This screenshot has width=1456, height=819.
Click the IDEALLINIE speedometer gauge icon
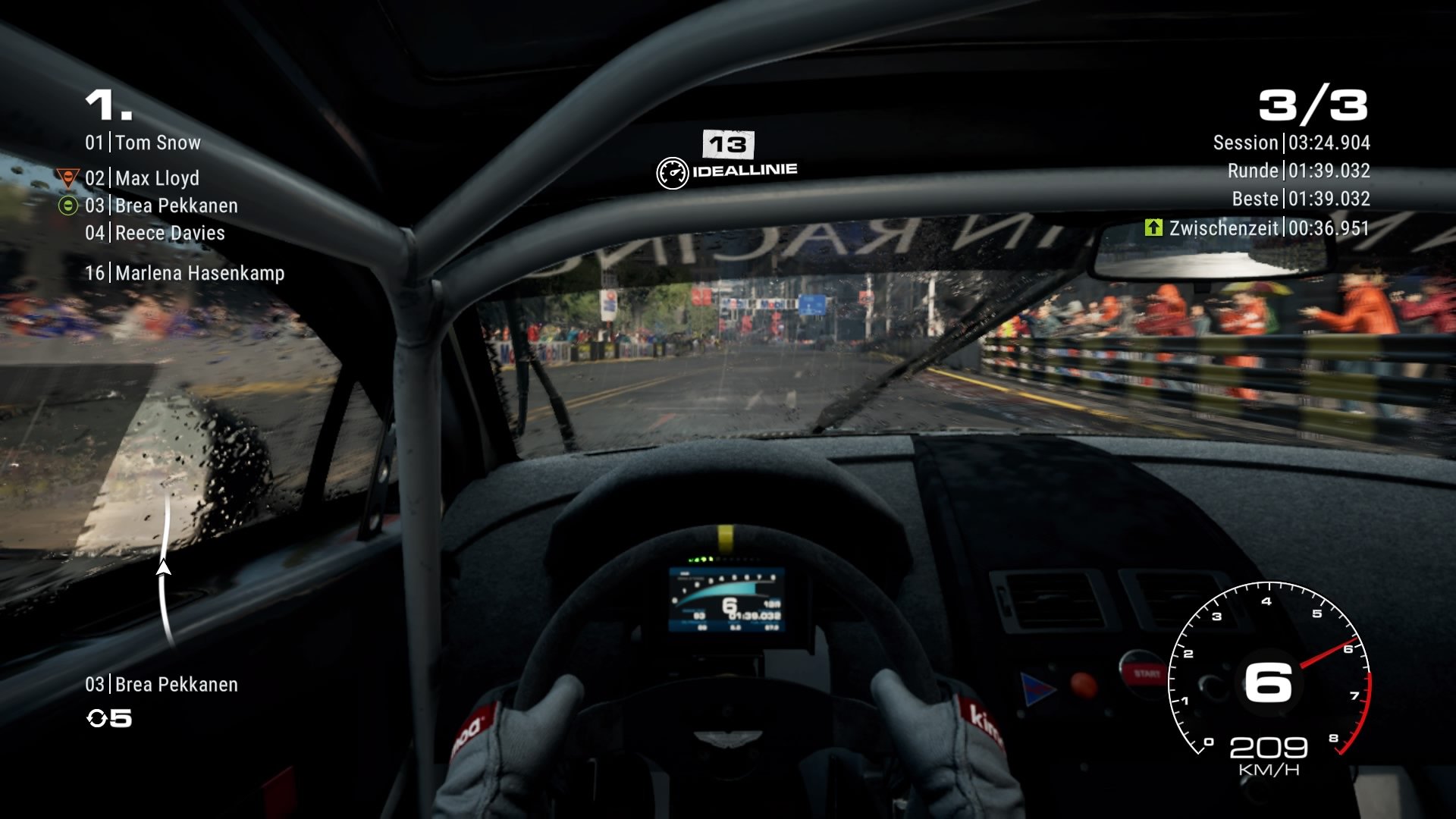672,171
